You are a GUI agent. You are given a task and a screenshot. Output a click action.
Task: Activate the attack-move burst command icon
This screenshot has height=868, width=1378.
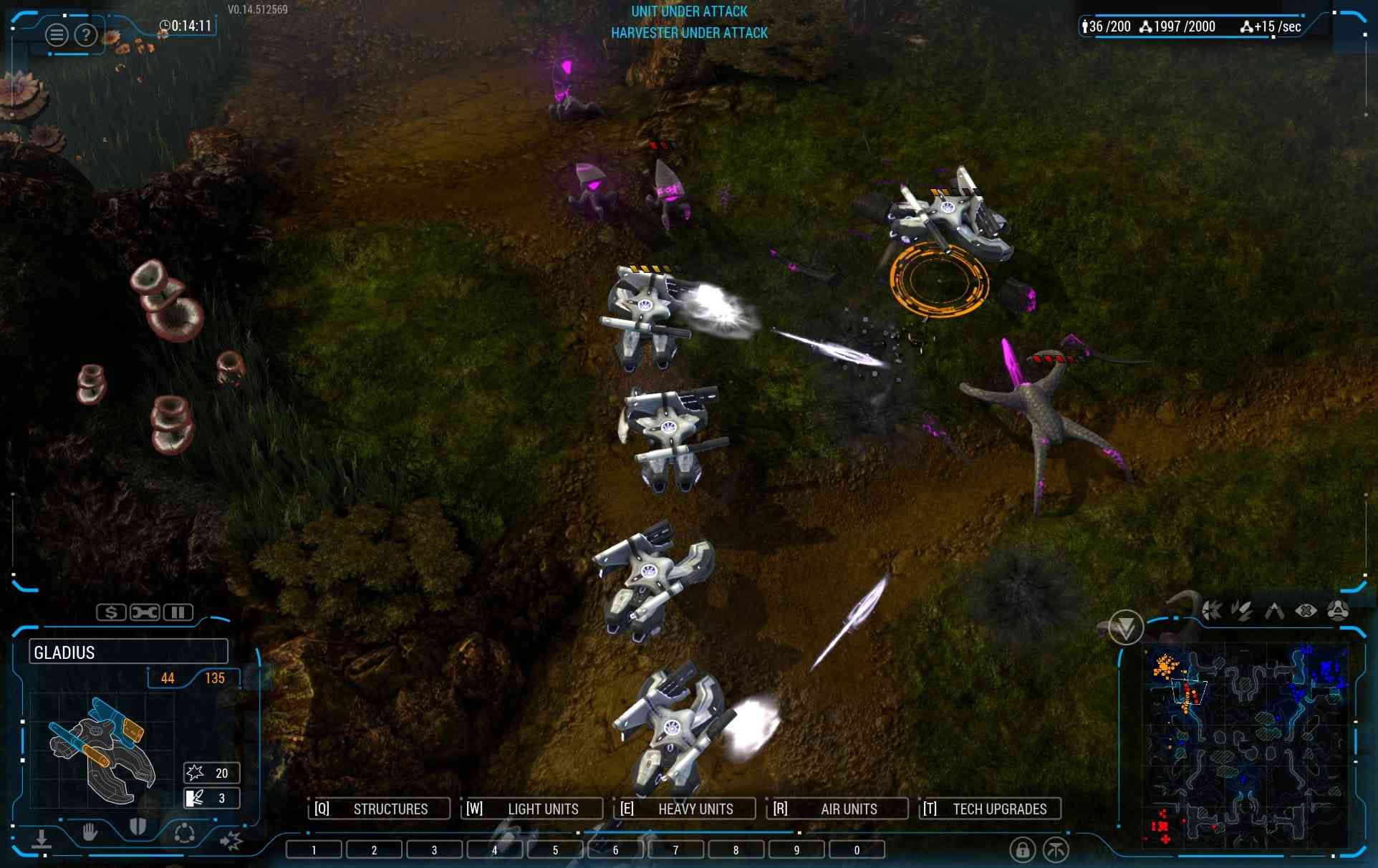[x=231, y=839]
